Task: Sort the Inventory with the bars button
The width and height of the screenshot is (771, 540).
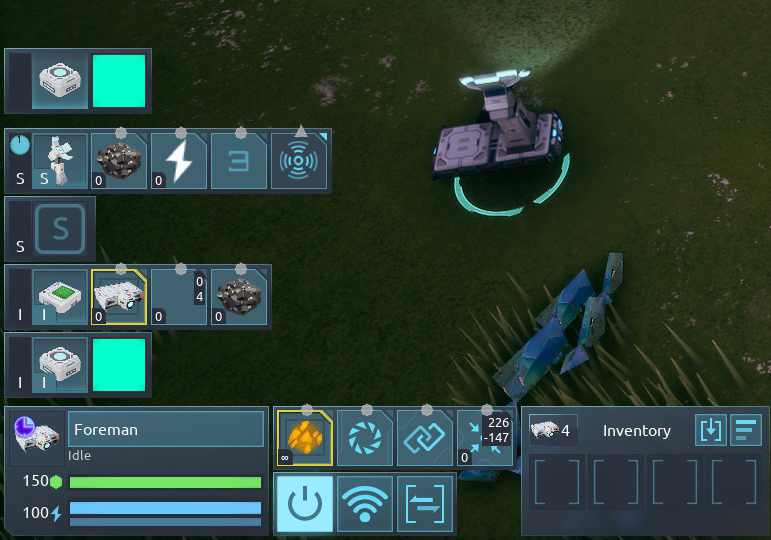Action: tap(745, 431)
